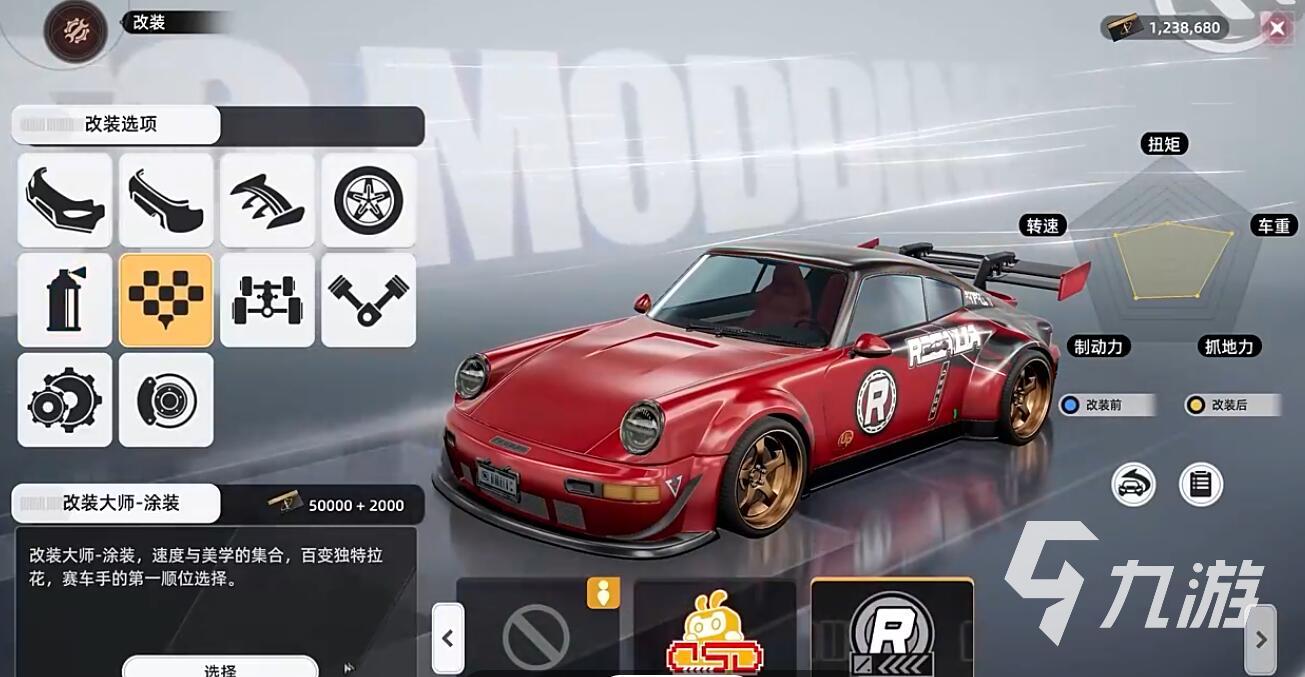This screenshot has height=677, width=1305.
Task: Select the checkered livery decal option
Action: click(166, 300)
